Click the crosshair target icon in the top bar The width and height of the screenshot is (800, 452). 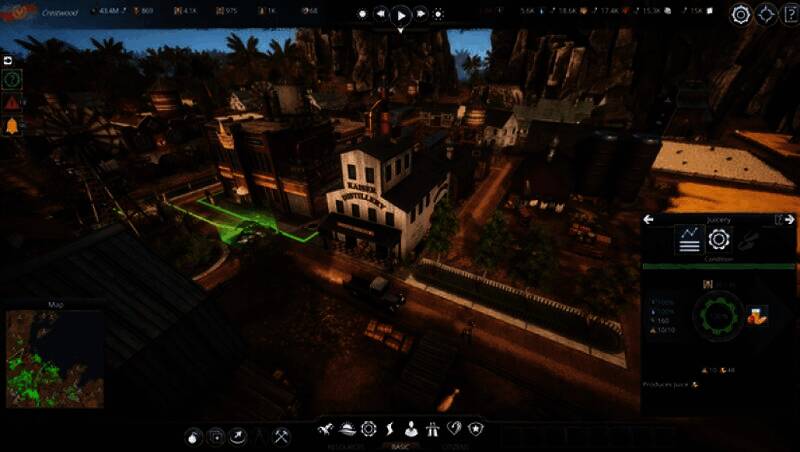point(767,15)
